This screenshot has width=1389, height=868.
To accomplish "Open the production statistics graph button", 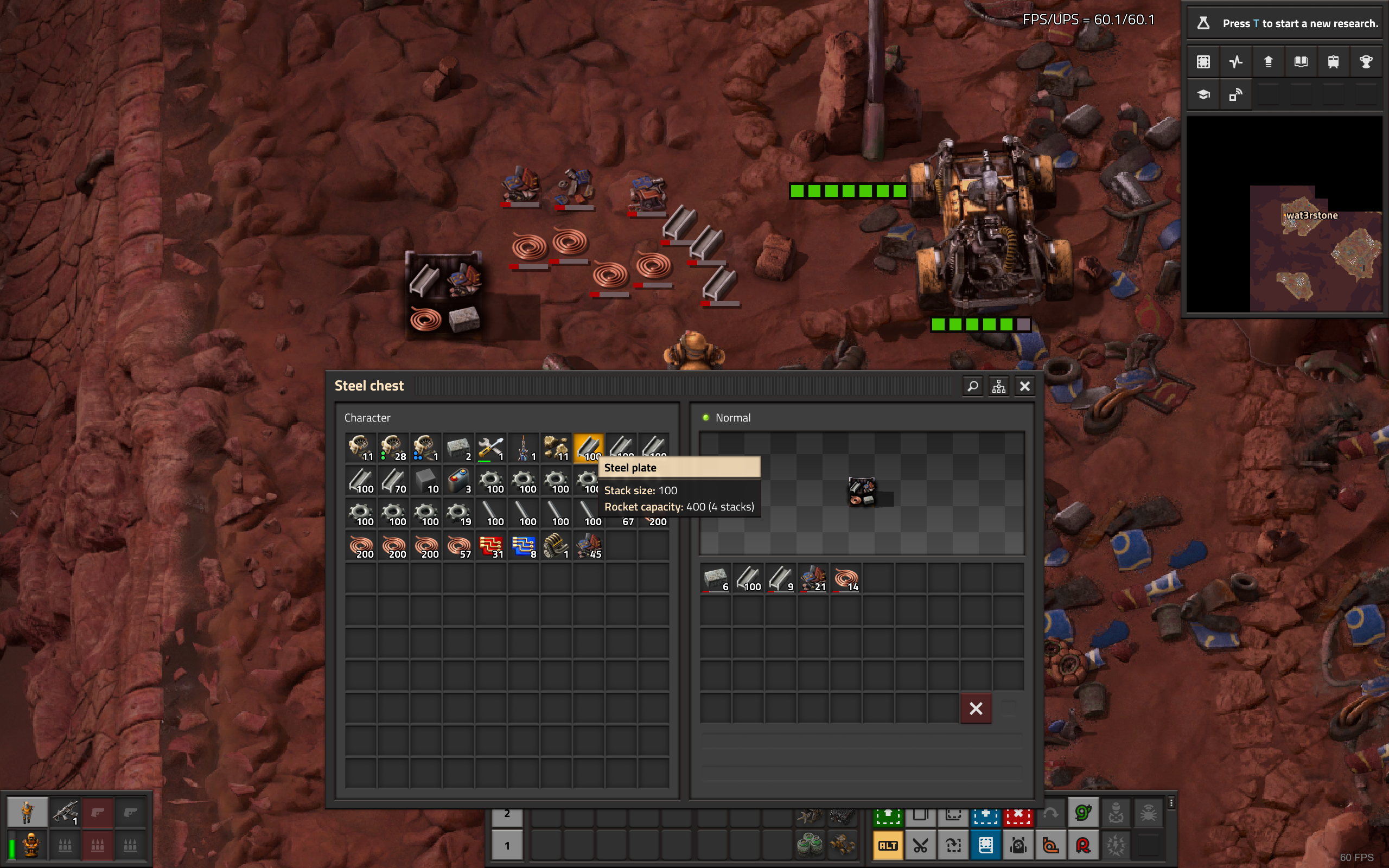I will coord(1236,62).
